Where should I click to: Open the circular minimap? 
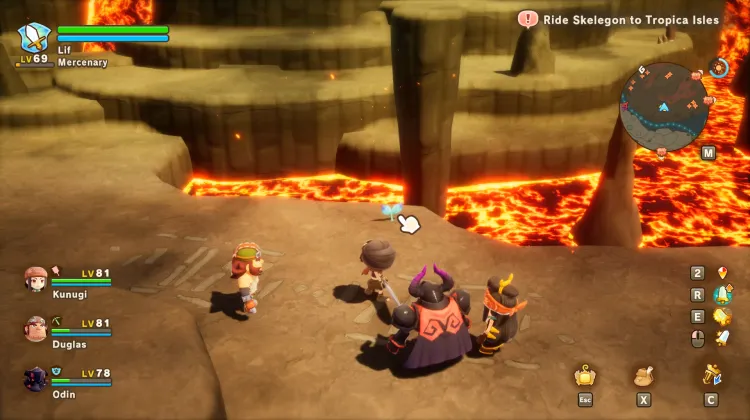[664, 103]
